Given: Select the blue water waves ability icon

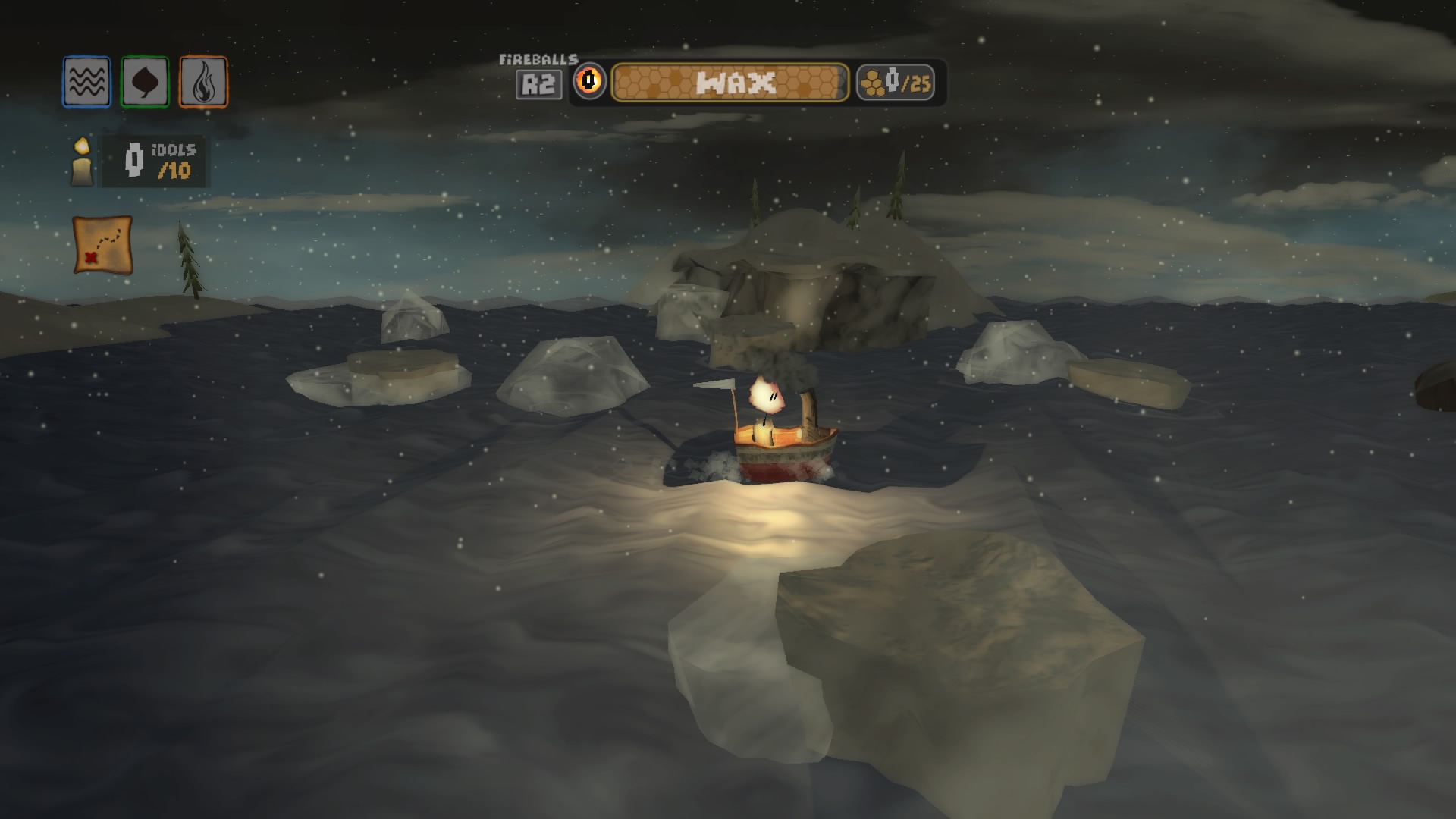Looking at the screenshot, I should click(86, 81).
